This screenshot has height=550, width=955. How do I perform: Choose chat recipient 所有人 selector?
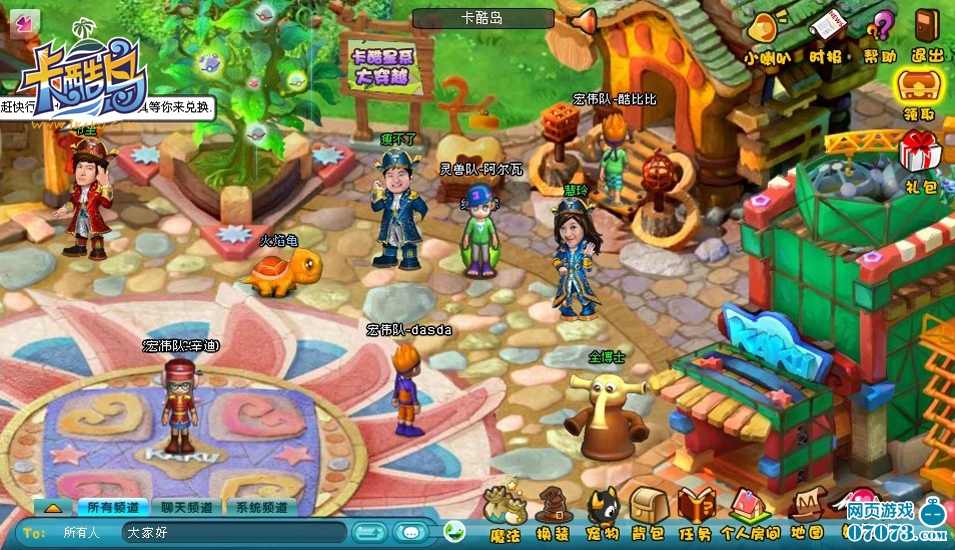point(81,533)
